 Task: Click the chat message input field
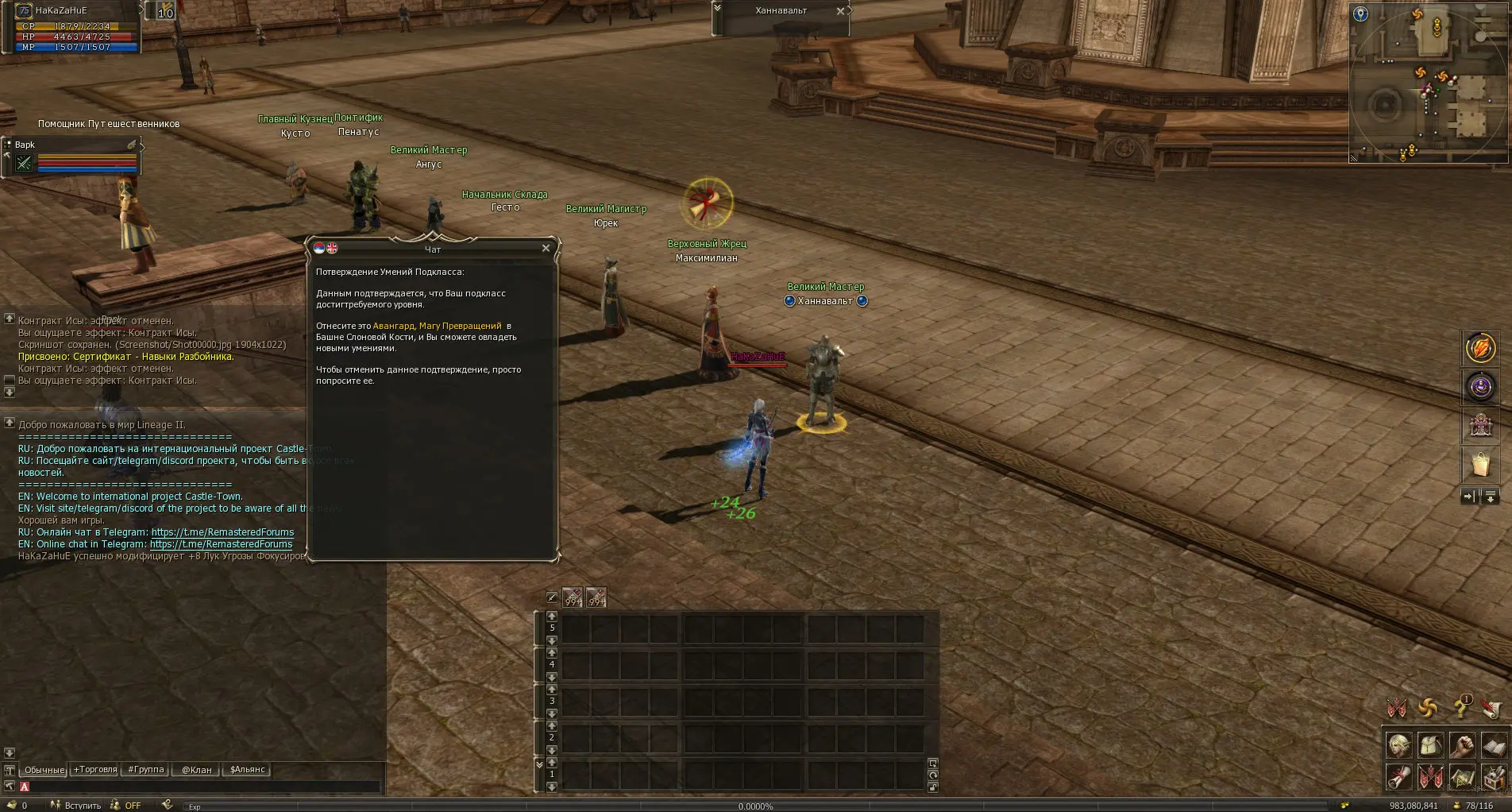coord(199,787)
